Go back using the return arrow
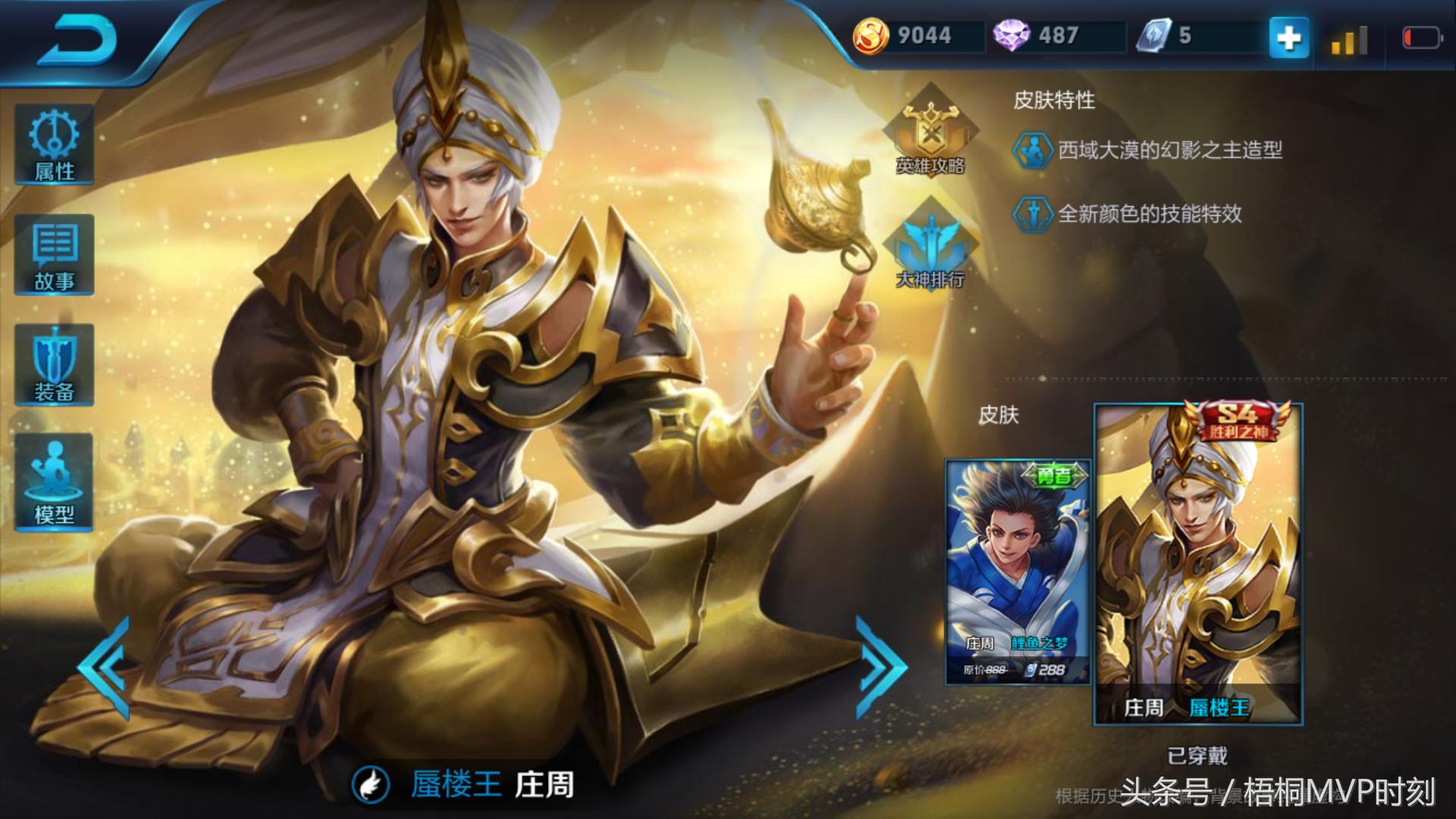1456x819 pixels. coord(76,40)
